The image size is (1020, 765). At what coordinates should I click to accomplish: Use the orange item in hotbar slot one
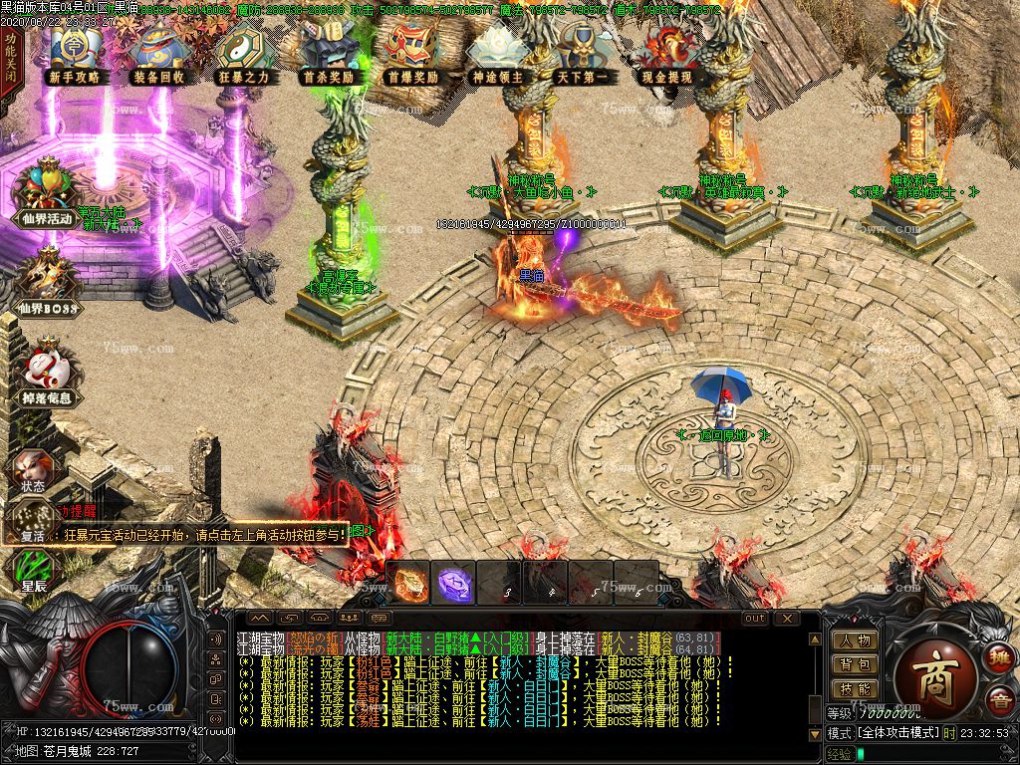click(408, 583)
